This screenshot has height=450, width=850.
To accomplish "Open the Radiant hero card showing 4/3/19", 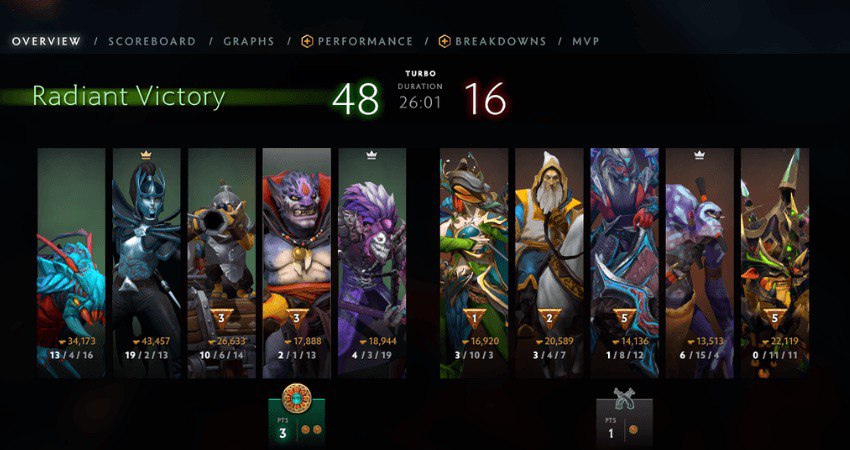I will pyautogui.click(x=372, y=262).
